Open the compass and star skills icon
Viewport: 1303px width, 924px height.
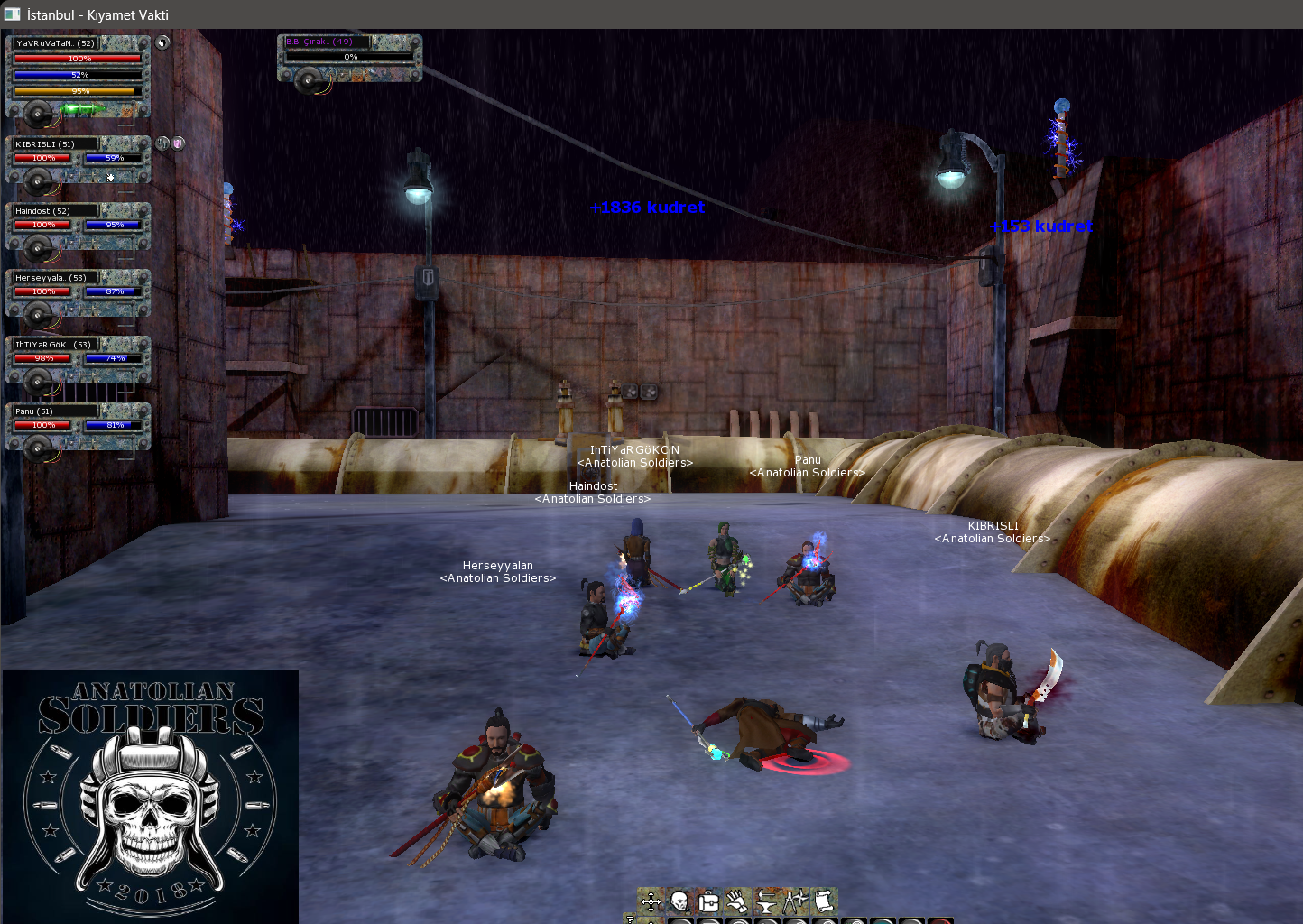click(795, 901)
